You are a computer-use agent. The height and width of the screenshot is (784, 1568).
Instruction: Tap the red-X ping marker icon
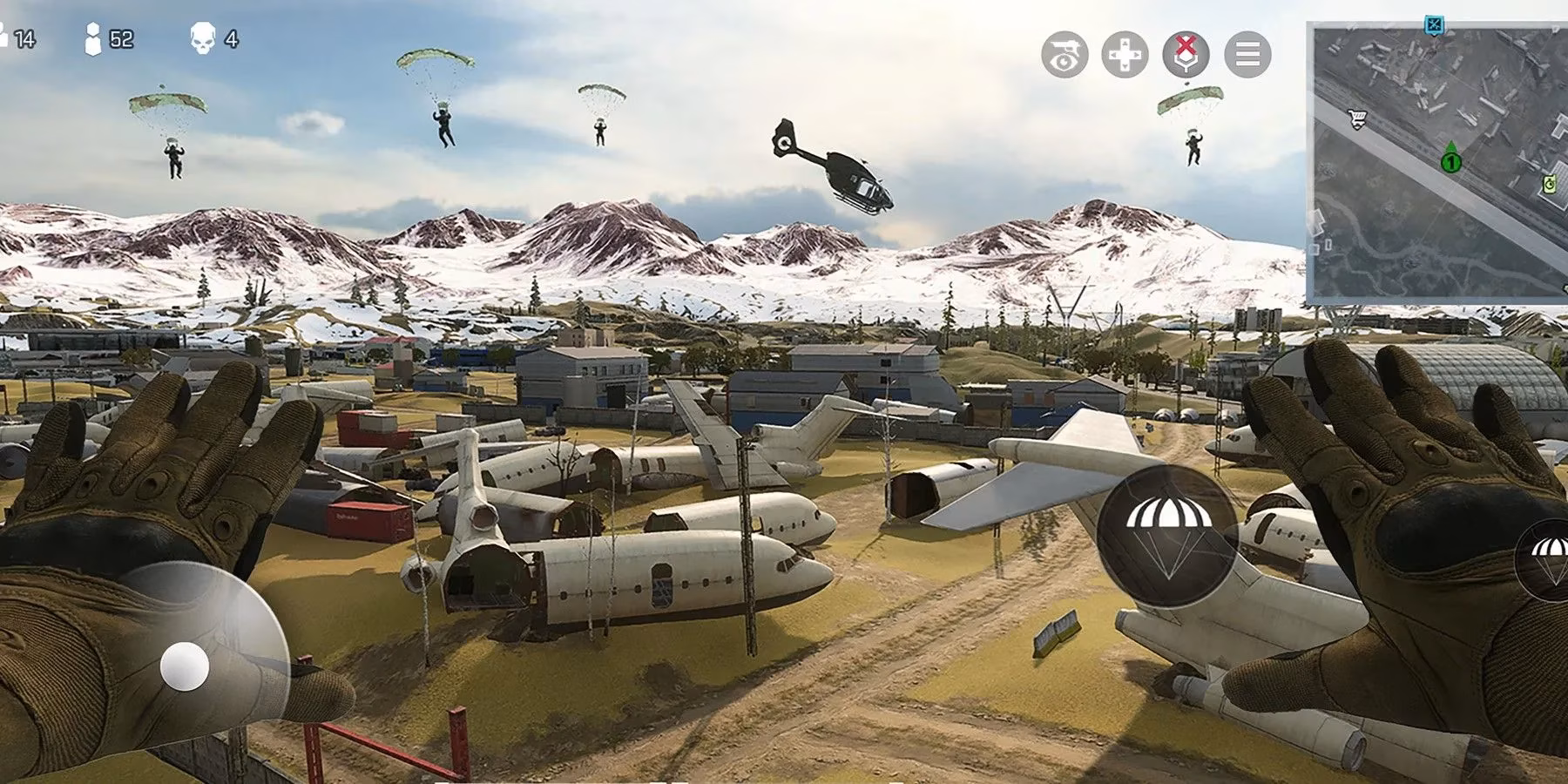click(x=1186, y=54)
